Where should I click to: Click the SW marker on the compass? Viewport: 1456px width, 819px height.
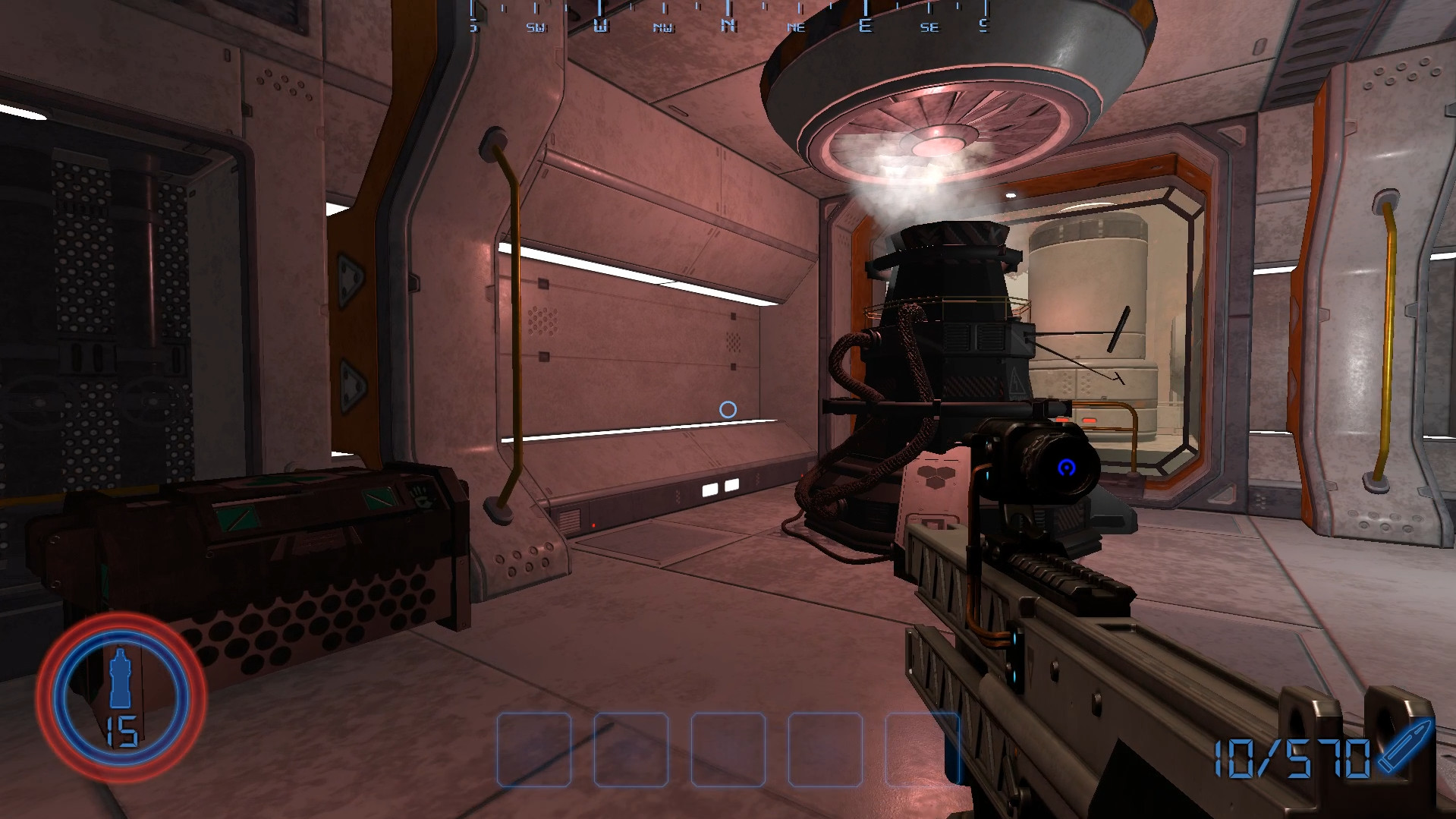[537, 26]
